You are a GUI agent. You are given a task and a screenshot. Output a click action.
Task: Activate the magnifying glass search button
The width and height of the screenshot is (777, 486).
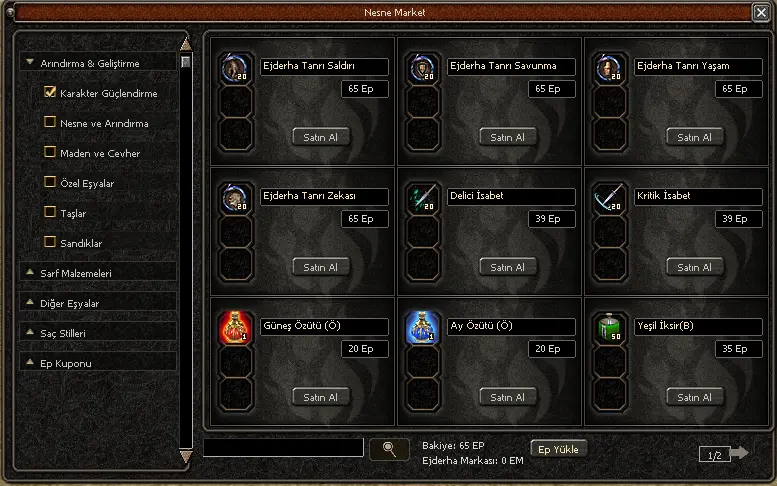tap(389, 449)
